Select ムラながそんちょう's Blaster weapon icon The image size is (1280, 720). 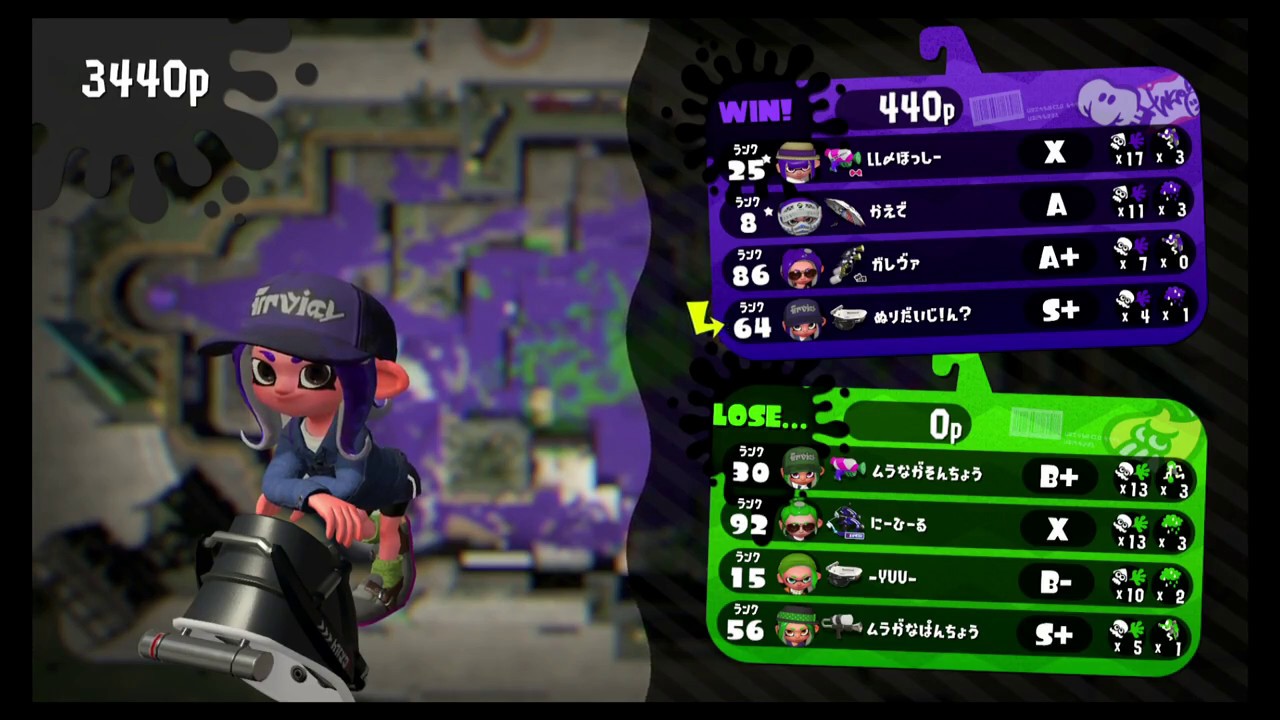tap(848, 470)
